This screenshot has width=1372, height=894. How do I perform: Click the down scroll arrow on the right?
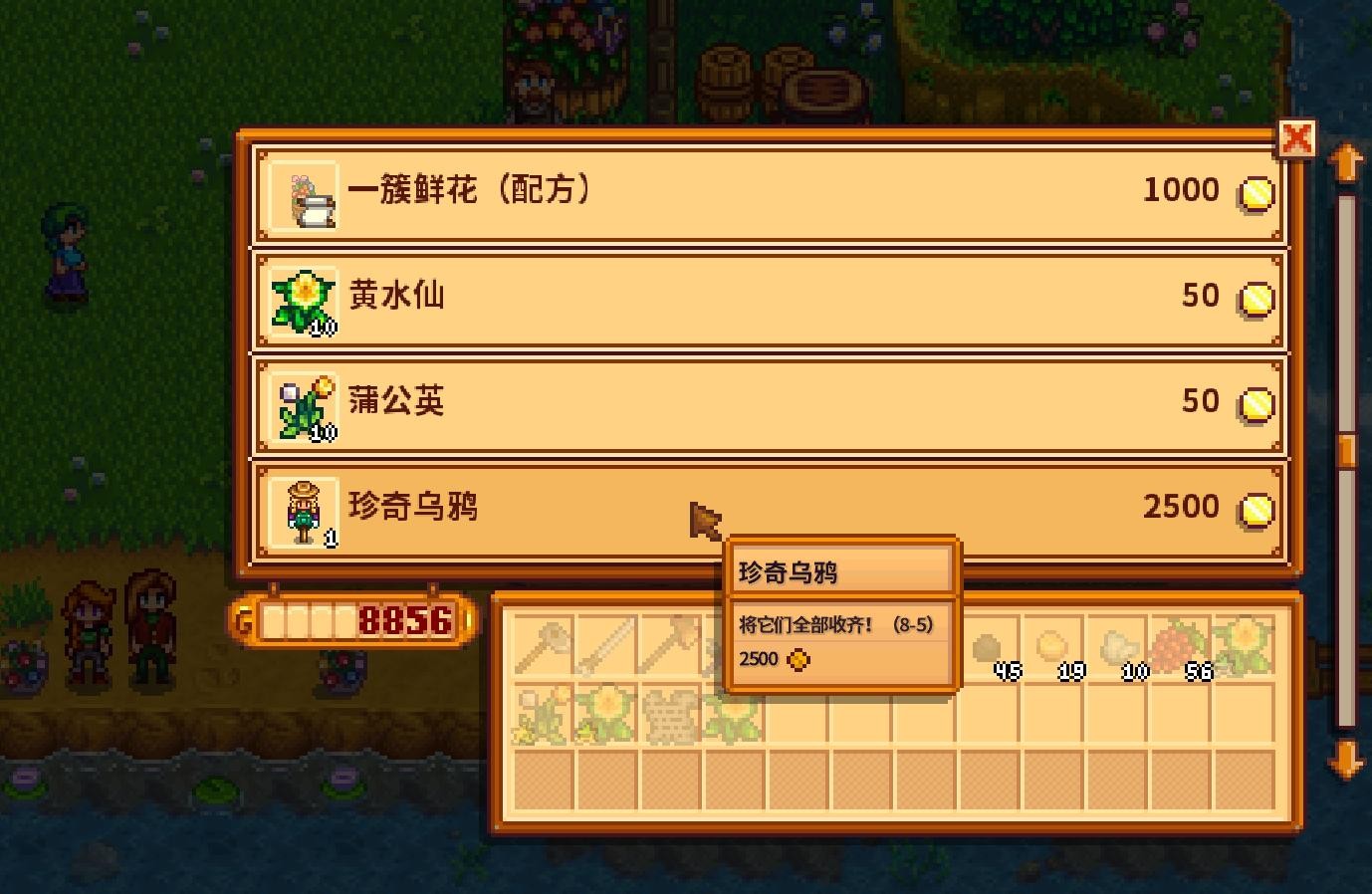pyautogui.click(x=1348, y=758)
